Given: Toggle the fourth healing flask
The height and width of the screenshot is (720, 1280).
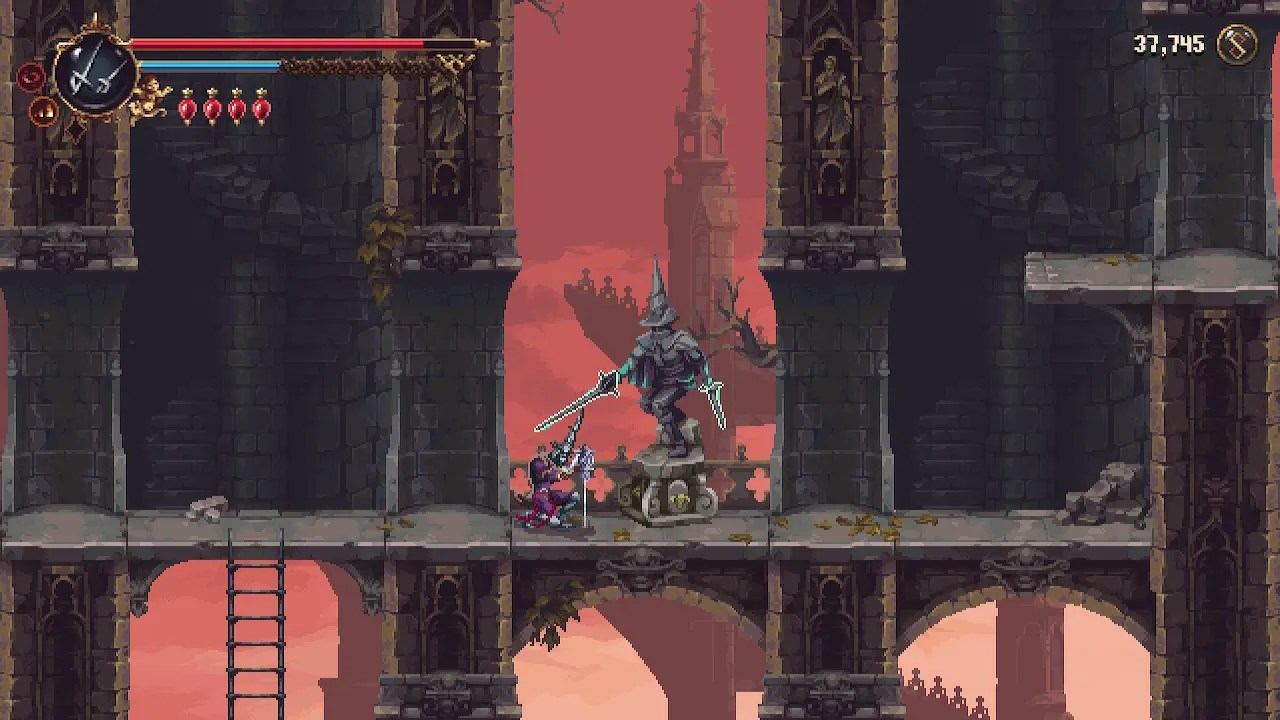Looking at the screenshot, I should [x=260, y=109].
